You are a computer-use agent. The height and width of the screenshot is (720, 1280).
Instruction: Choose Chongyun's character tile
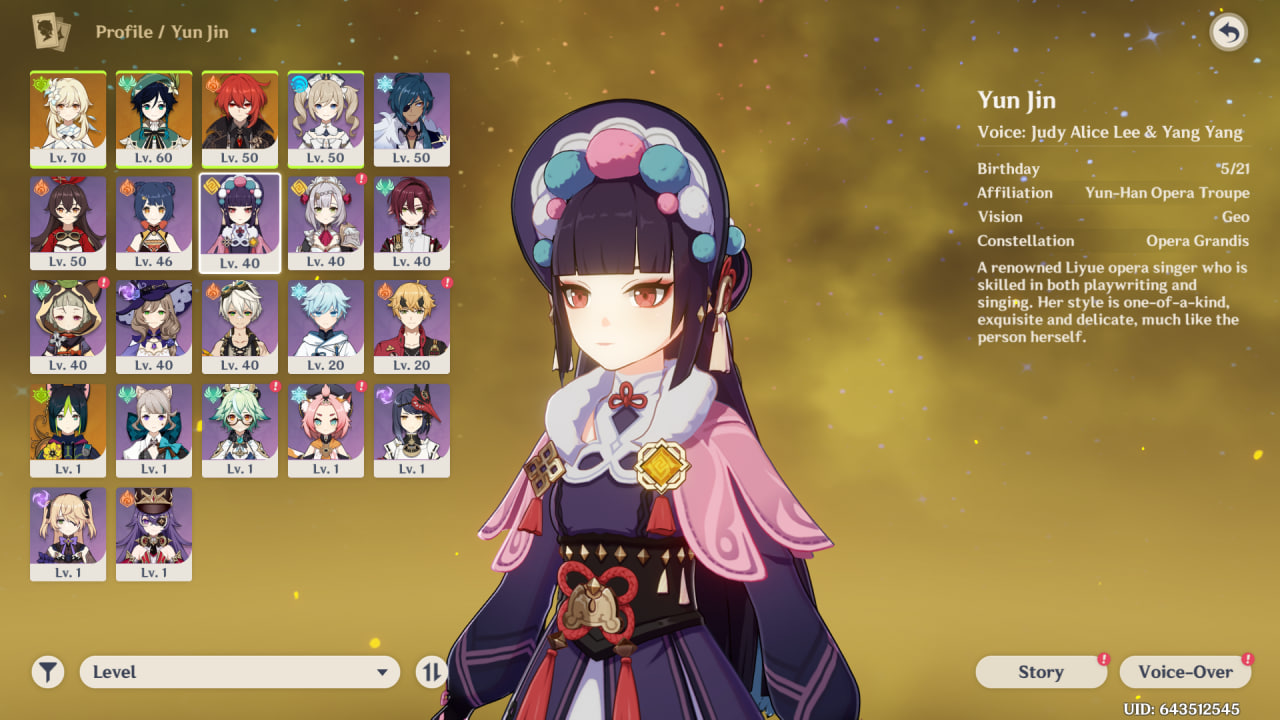click(x=326, y=326)
